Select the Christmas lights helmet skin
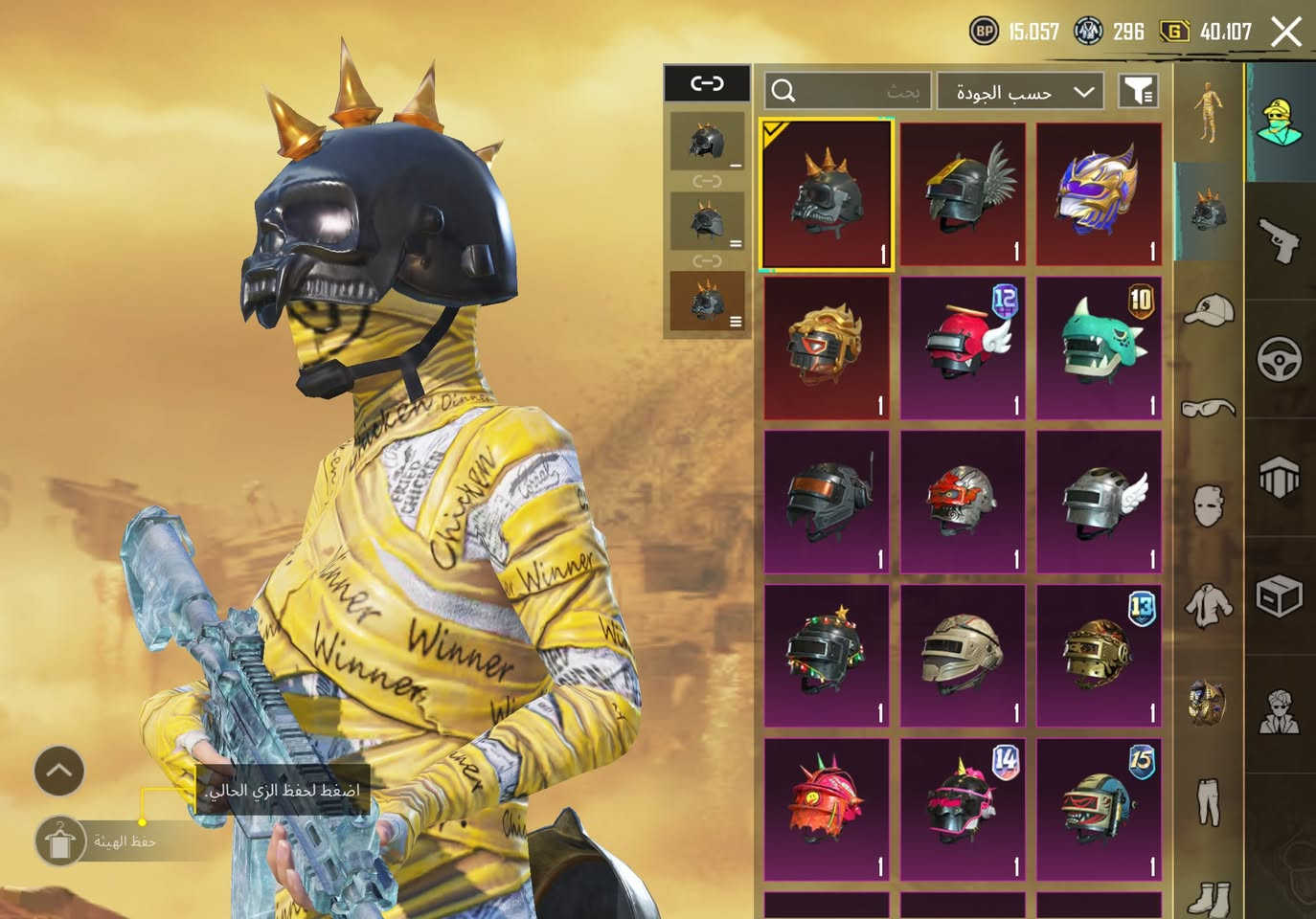The width and height of the screenshot is (1316, 919). pos(827,656)
